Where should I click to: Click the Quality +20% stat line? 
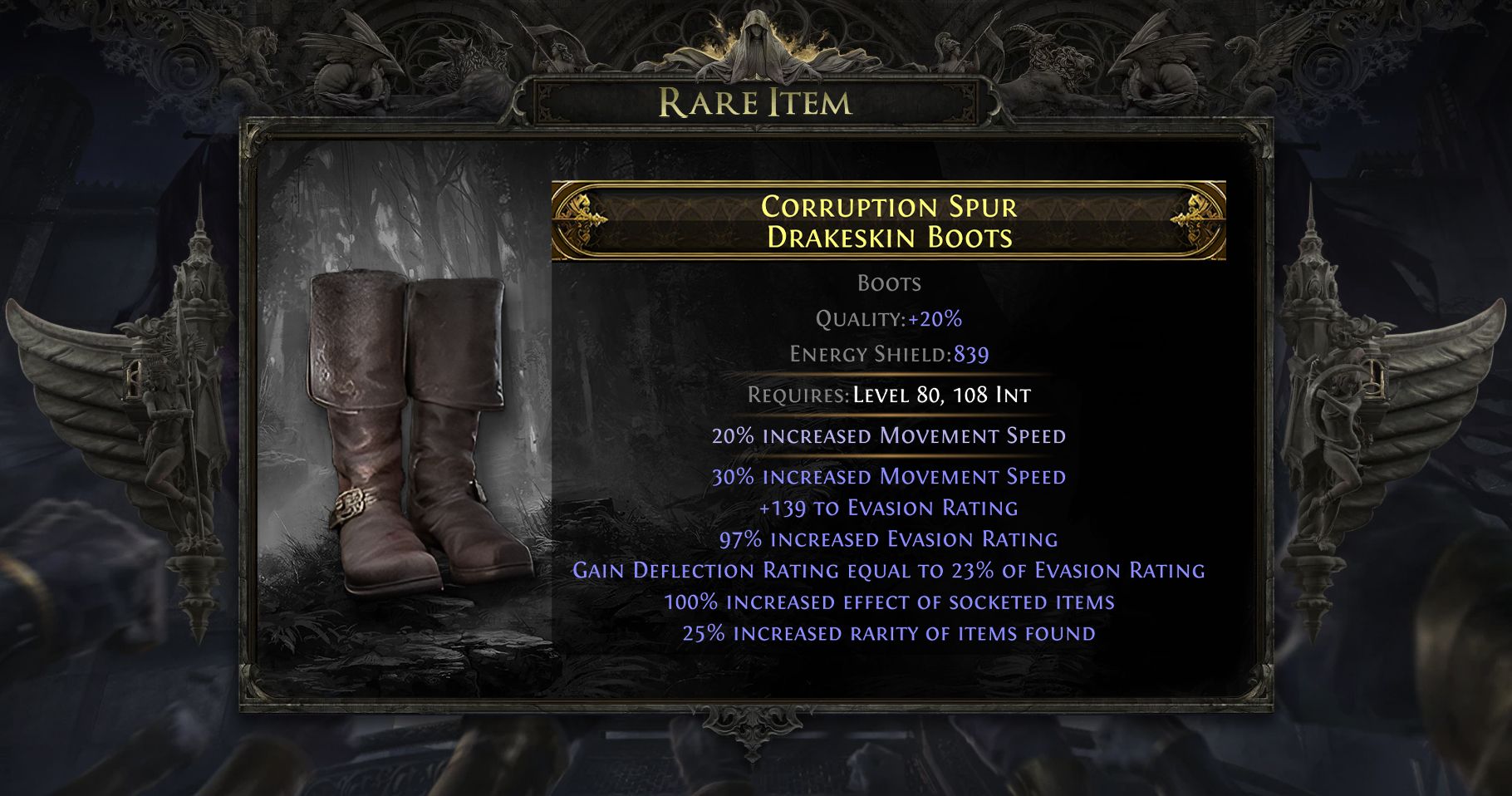889,318
